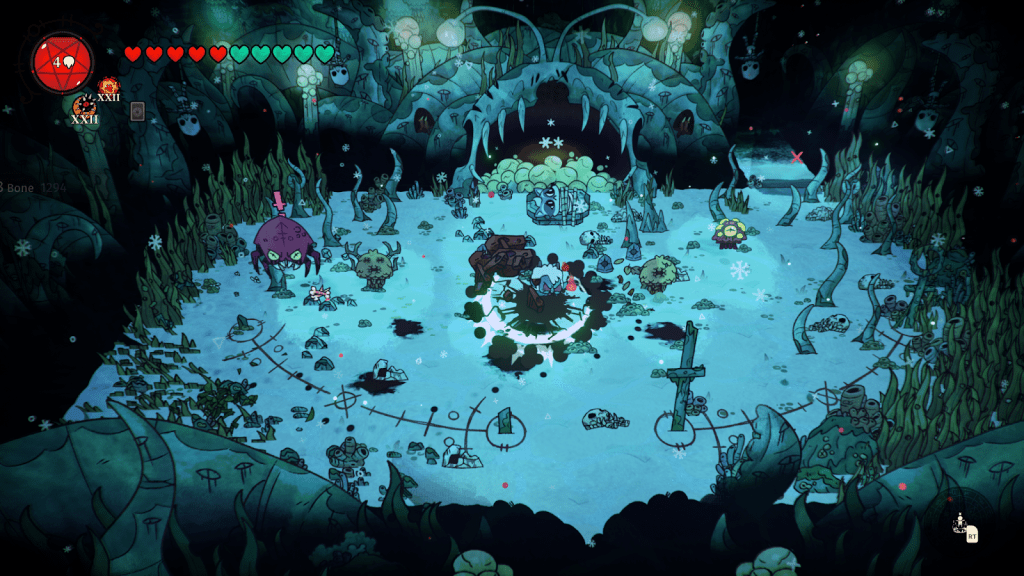Select the fiery orange curse icon

pos(107,86)
